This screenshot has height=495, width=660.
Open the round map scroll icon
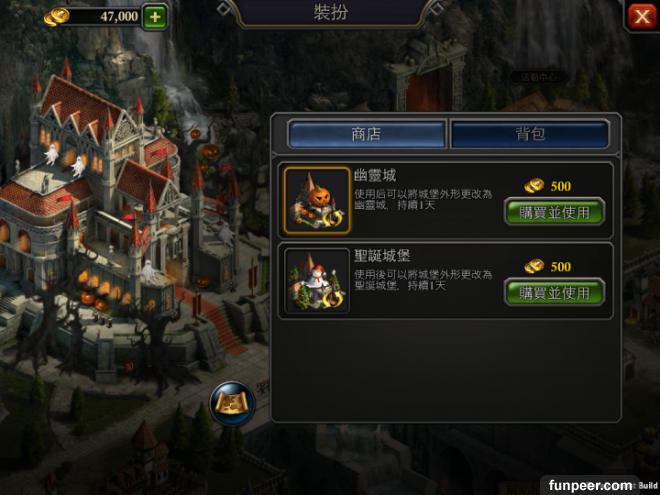(232, 402)
